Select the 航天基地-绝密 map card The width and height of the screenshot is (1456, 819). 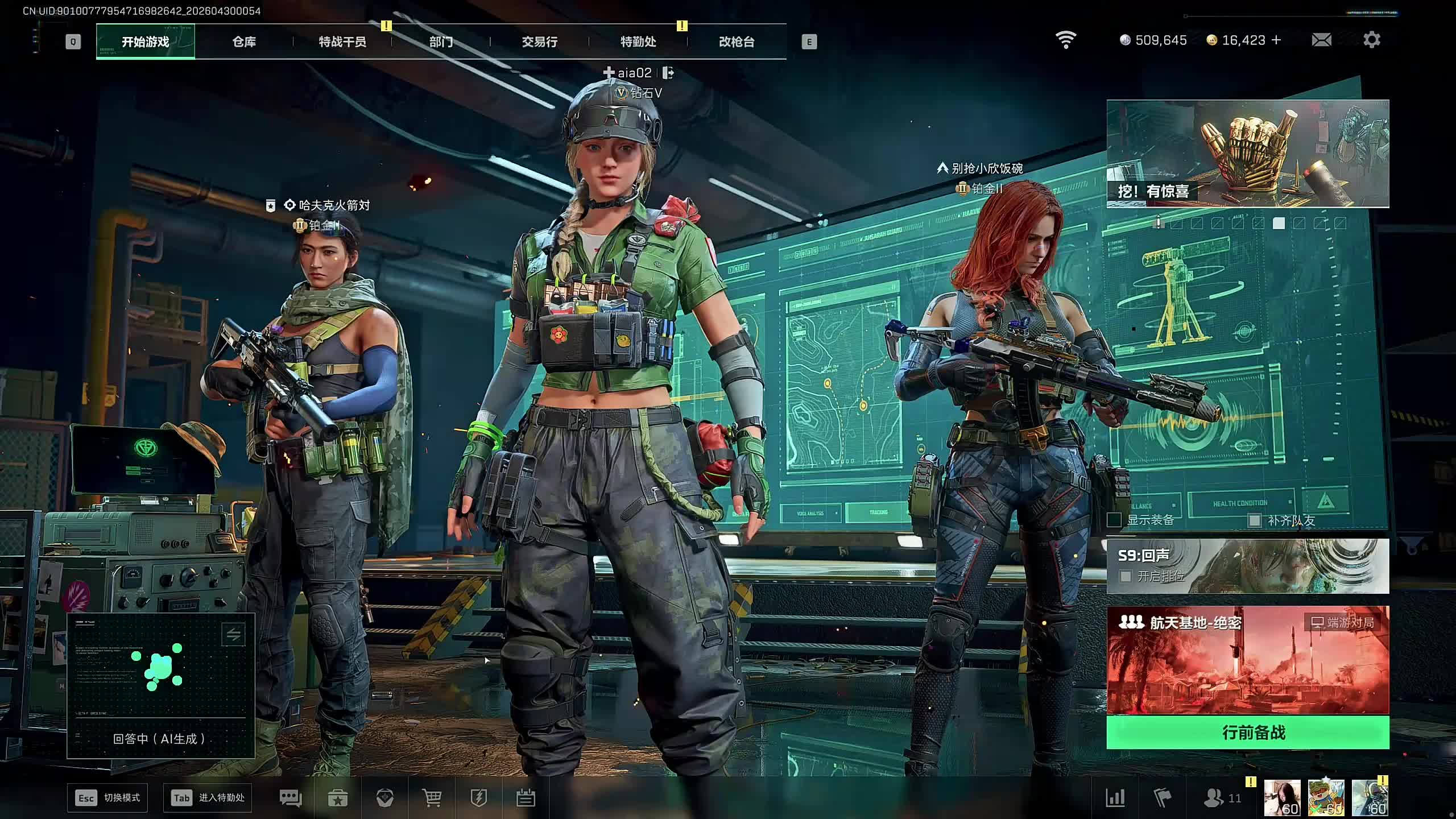tap(1248, 660)
